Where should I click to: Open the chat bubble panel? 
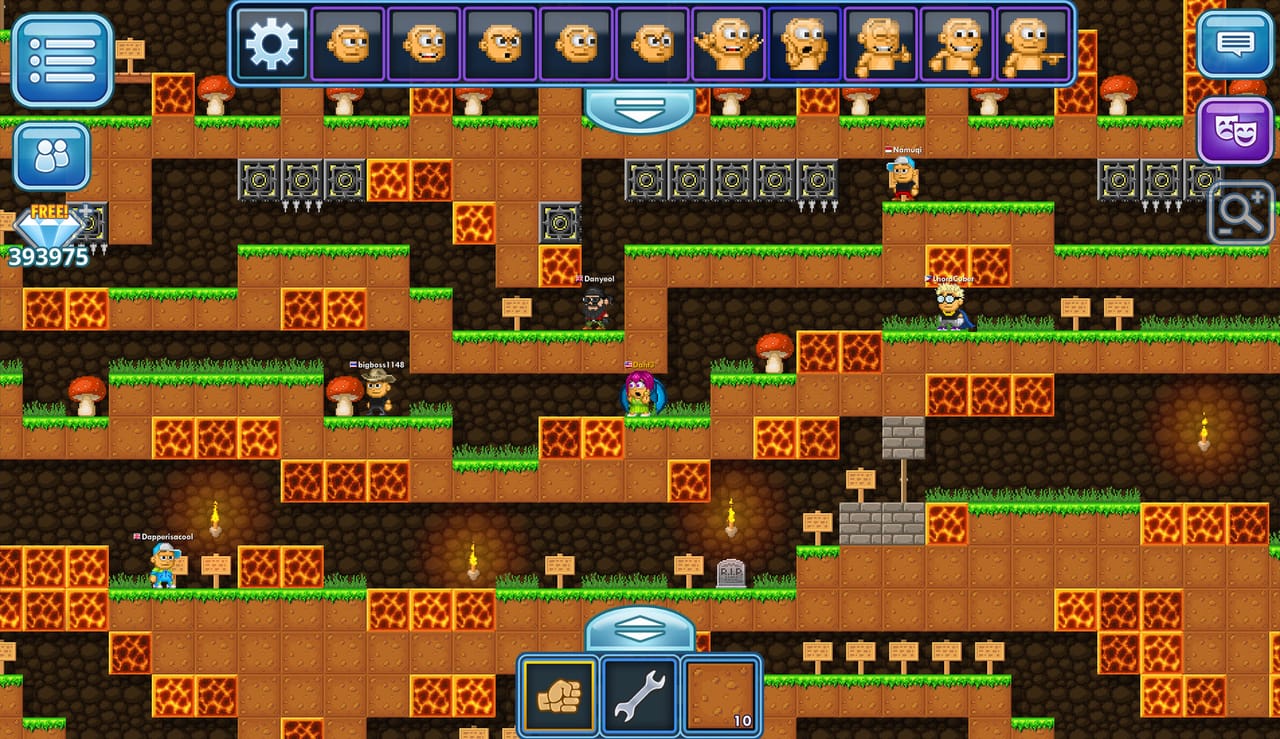[x=1236, y=45]
